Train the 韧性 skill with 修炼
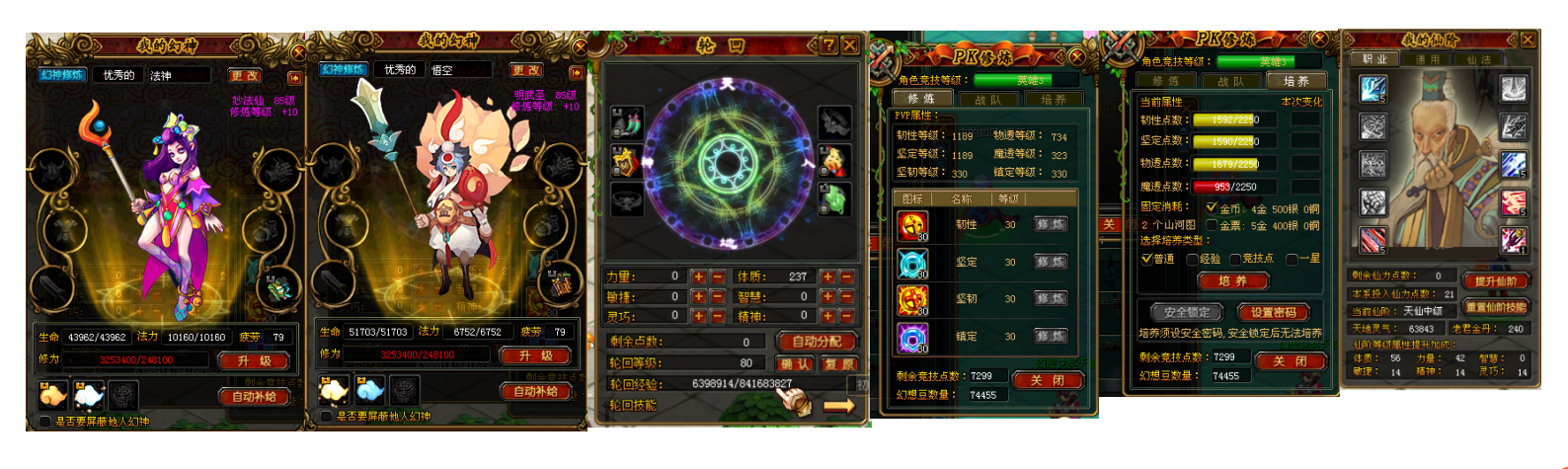The width and height of the screenshot is (1568, 469). click(x=1049, y=225)
